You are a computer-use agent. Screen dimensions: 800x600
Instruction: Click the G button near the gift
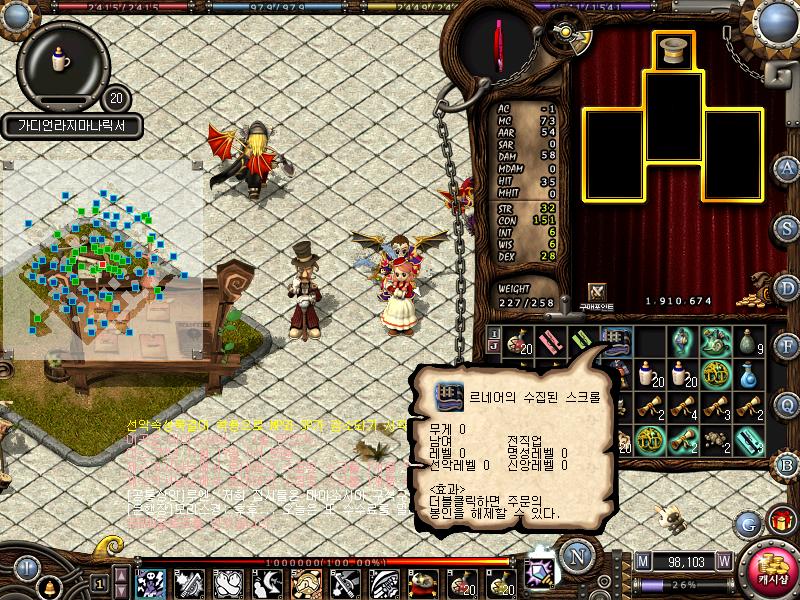point(746,523)
